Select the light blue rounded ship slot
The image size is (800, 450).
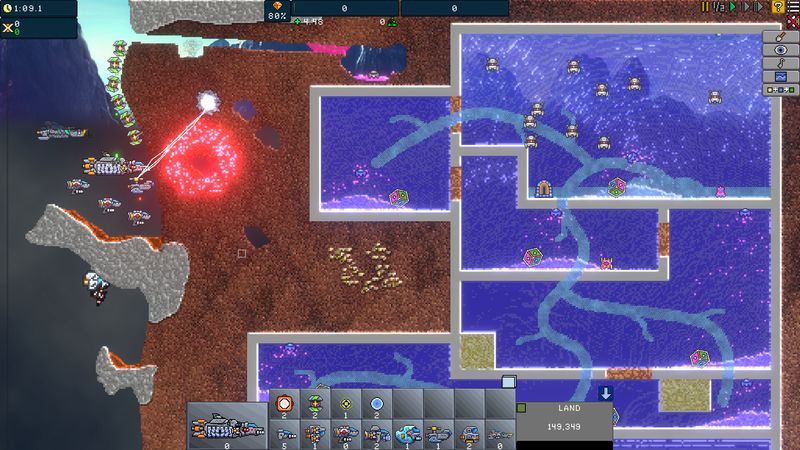(x=407, y=432)
